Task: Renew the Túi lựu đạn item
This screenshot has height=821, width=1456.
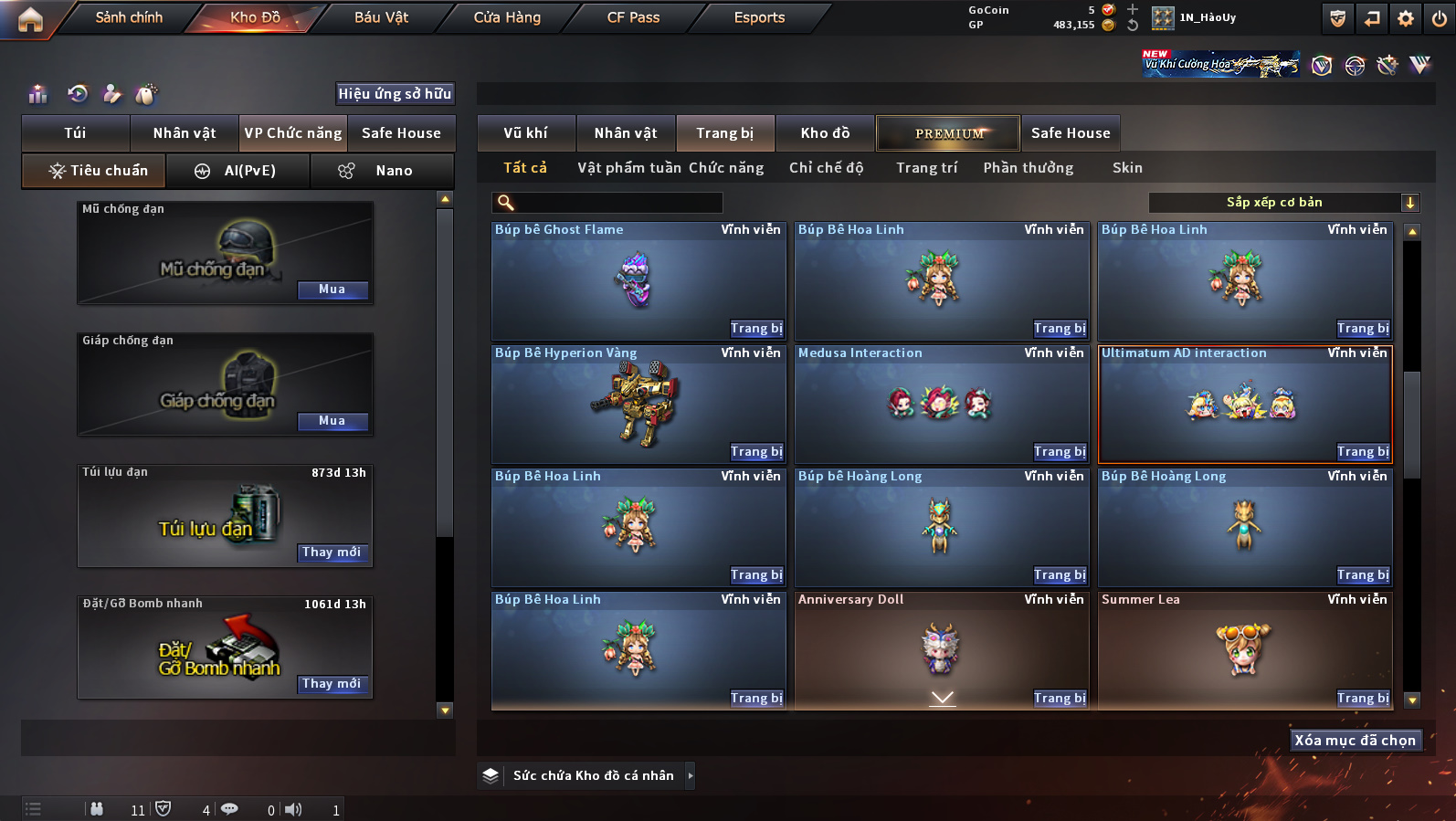Action: [x=332, y=553]
